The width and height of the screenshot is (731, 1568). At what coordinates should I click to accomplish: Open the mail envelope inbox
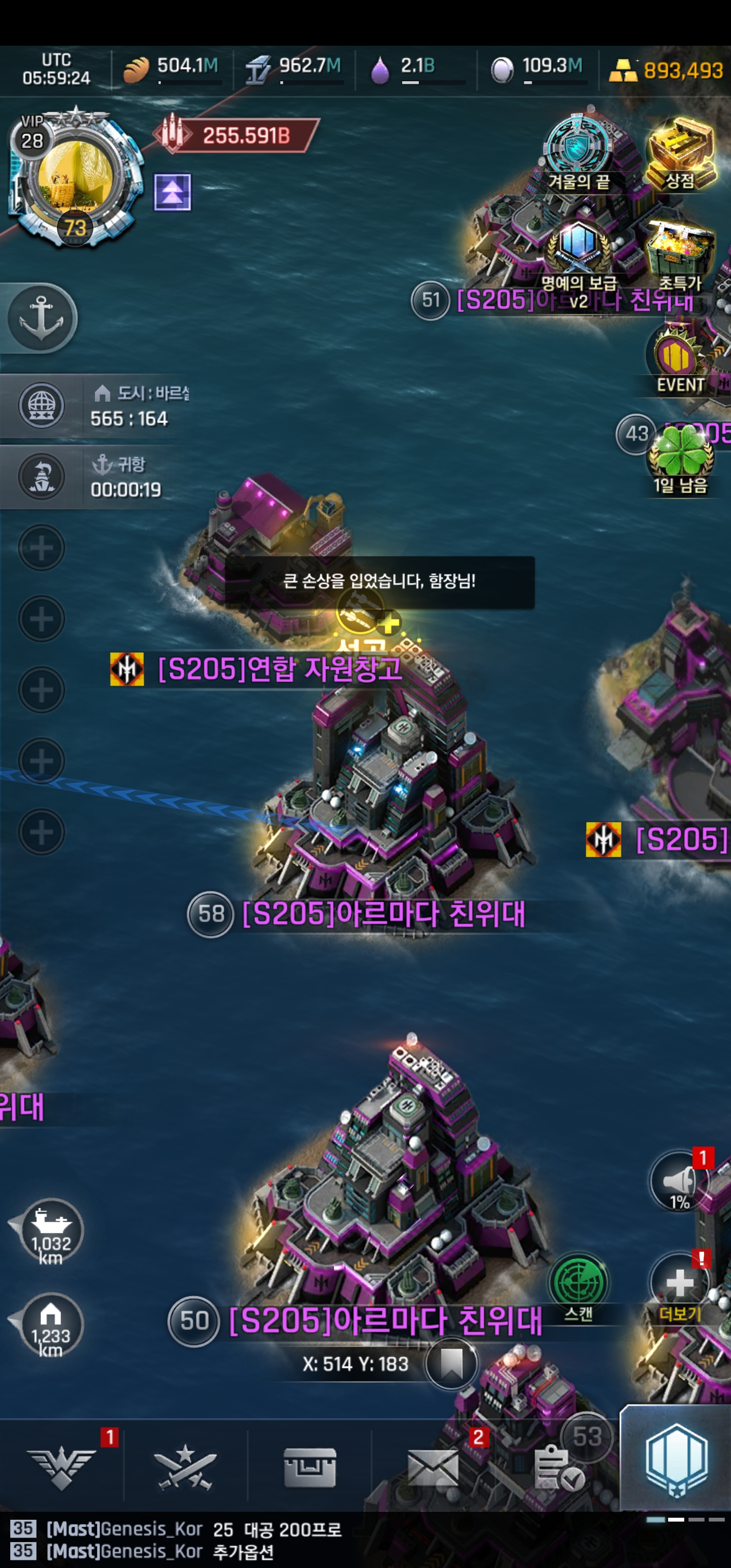433,1467
